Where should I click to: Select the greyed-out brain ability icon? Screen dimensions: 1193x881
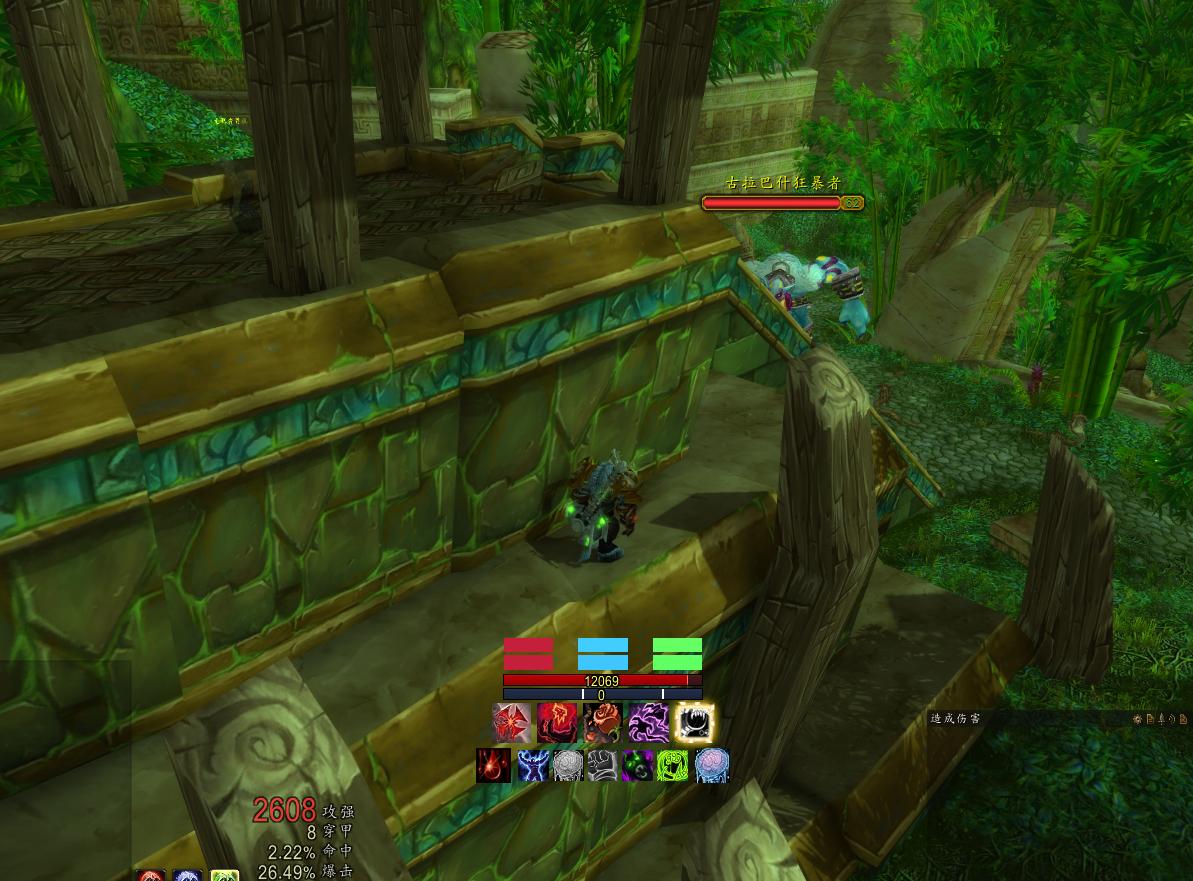(567, 765)
